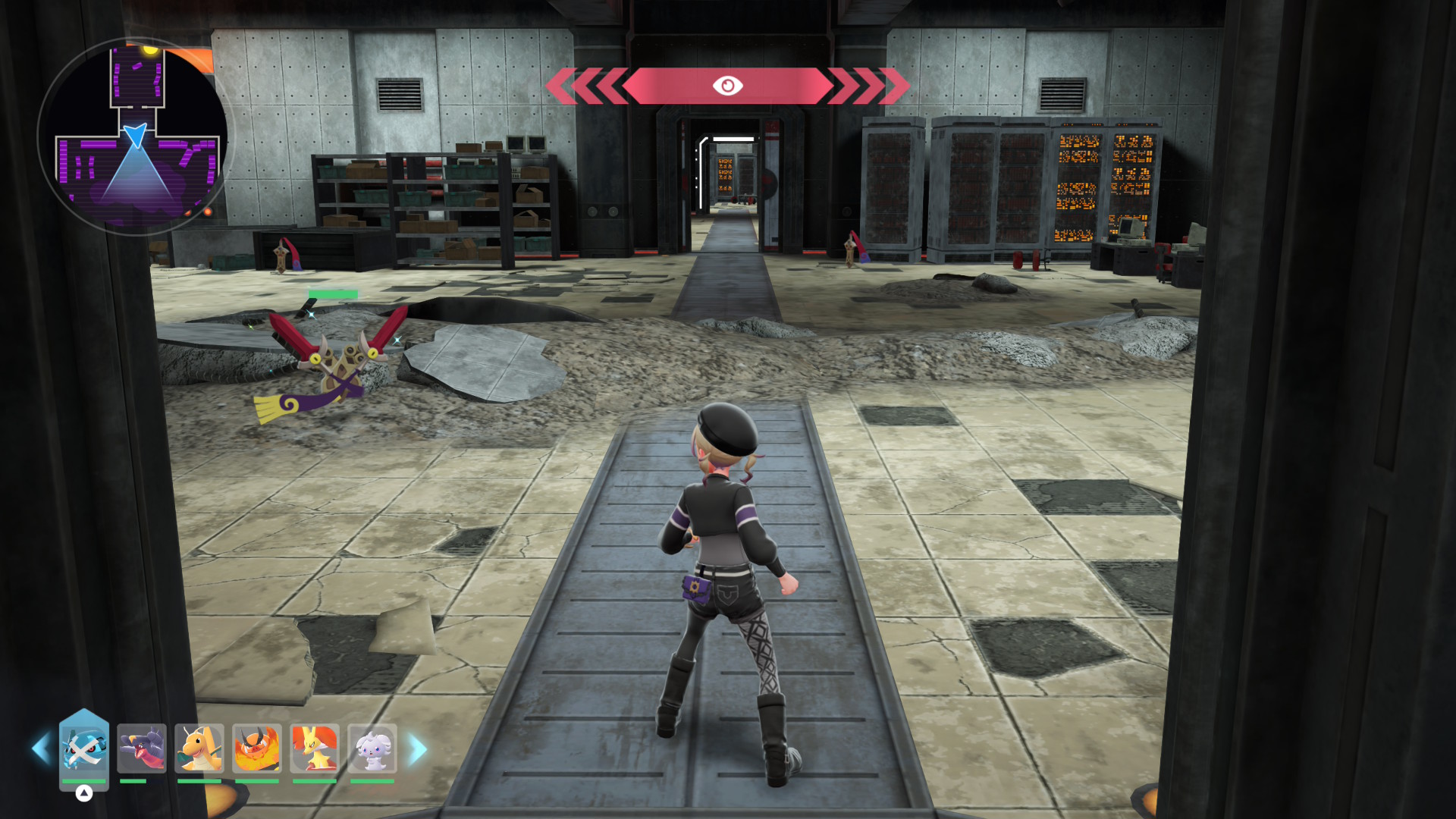Select Metagross in the party bar
1456x819 pixels.
[x=83, y=748]
